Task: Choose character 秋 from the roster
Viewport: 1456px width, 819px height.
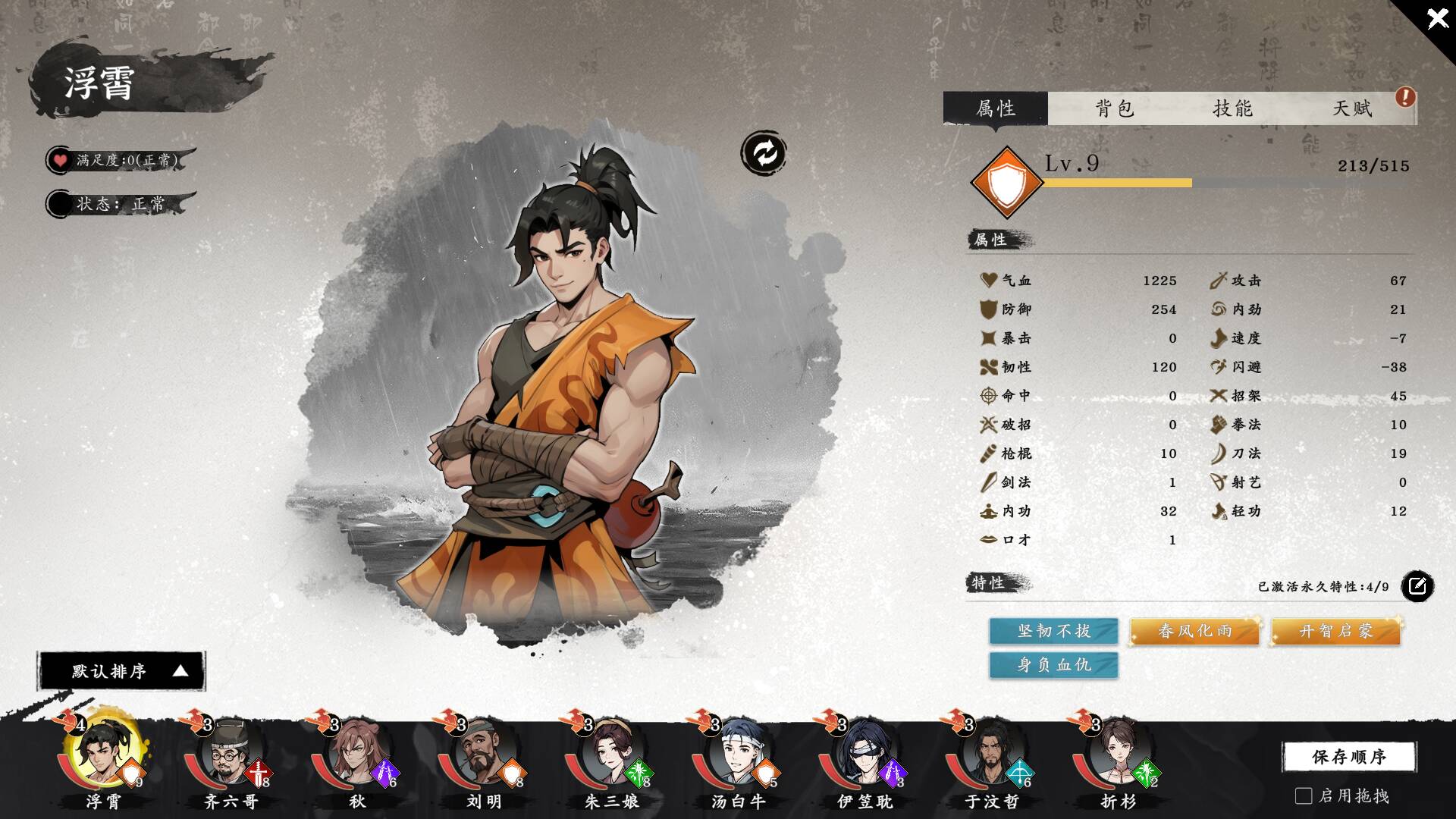Action: pos(356,755)
